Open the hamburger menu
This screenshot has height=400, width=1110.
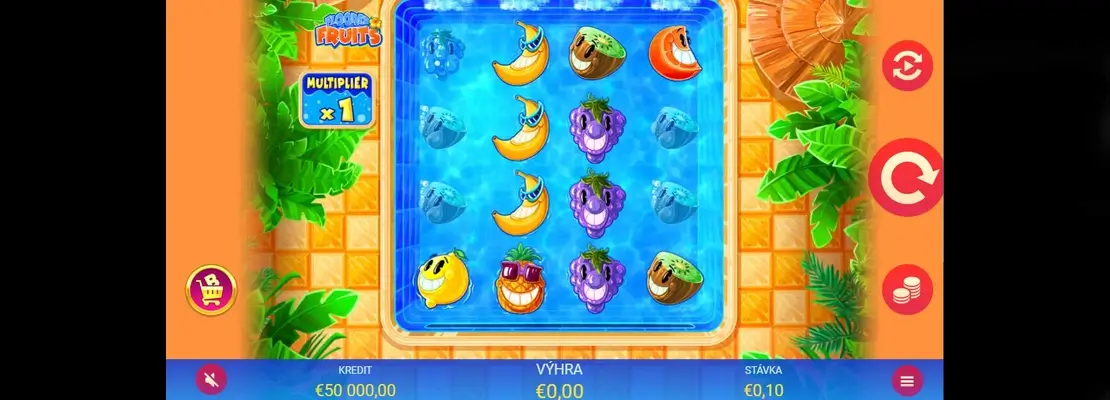tap(907, 380)
